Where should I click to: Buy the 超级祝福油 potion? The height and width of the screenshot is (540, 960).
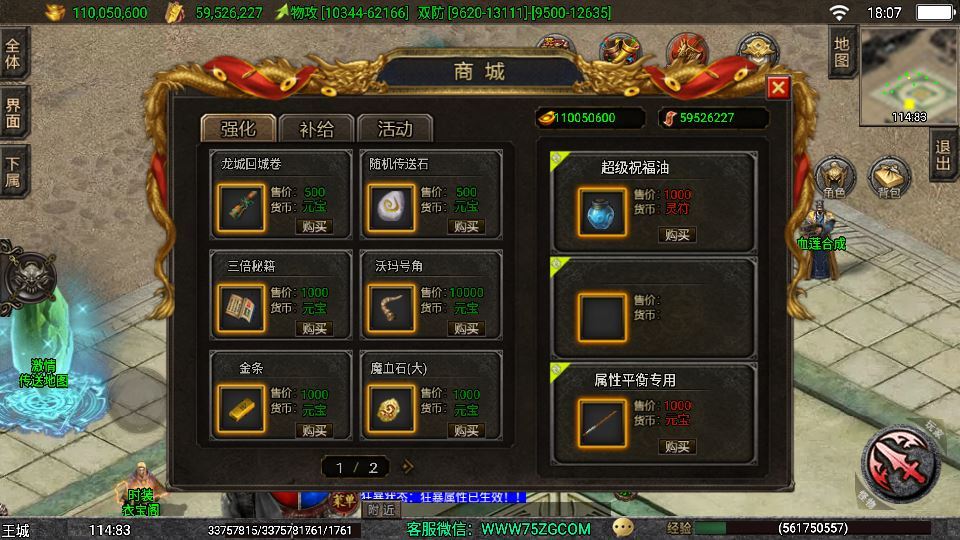pos(677,235)
